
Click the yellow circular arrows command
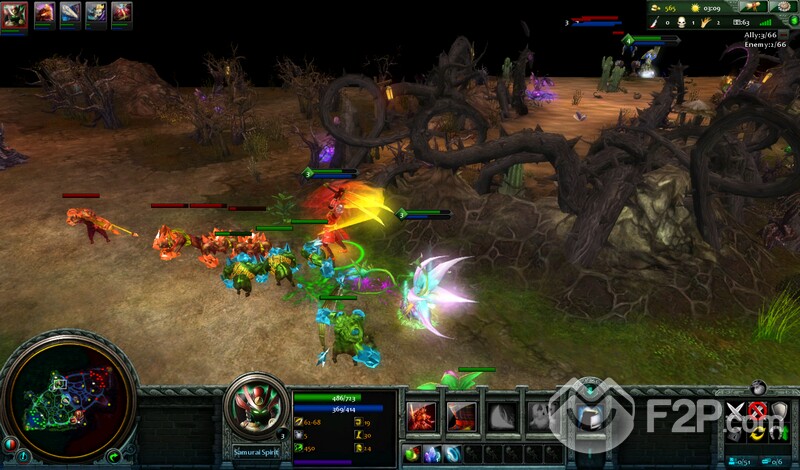click(757, 434)
